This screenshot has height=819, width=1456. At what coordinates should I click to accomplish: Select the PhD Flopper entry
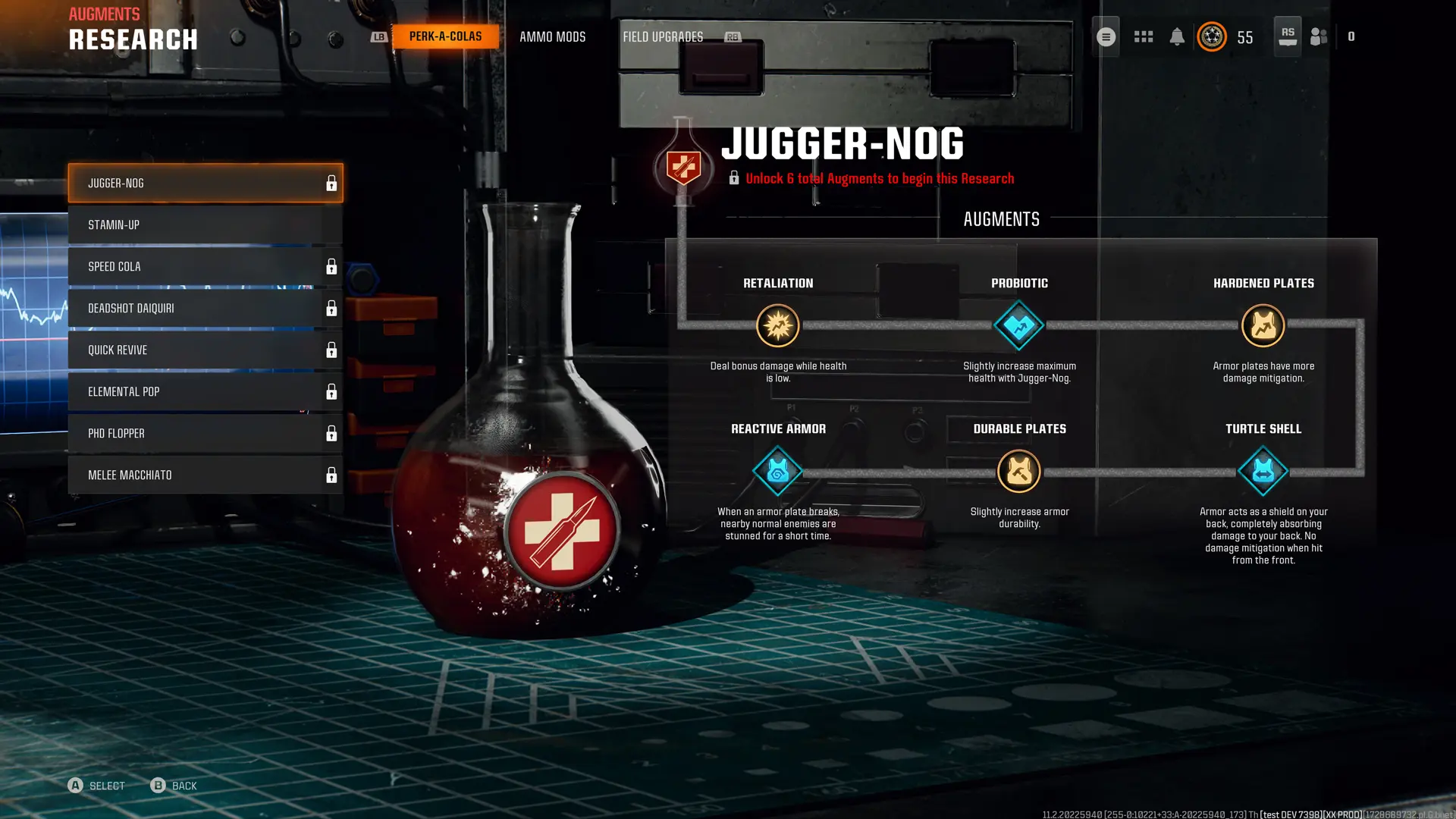click(205, 434)
